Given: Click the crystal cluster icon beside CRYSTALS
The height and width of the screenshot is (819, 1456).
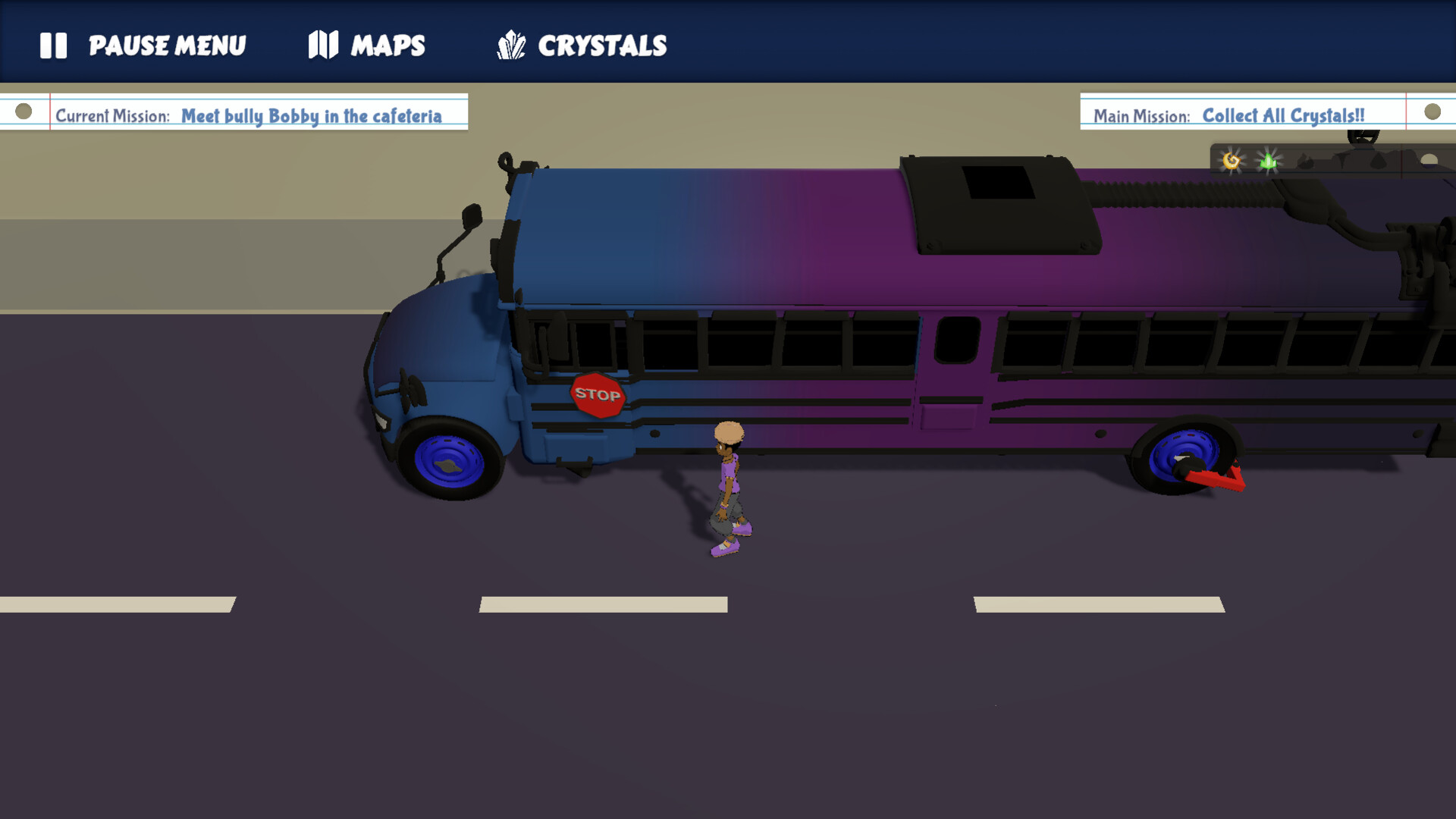Looking at the screenshot, I should click(510, 45).
